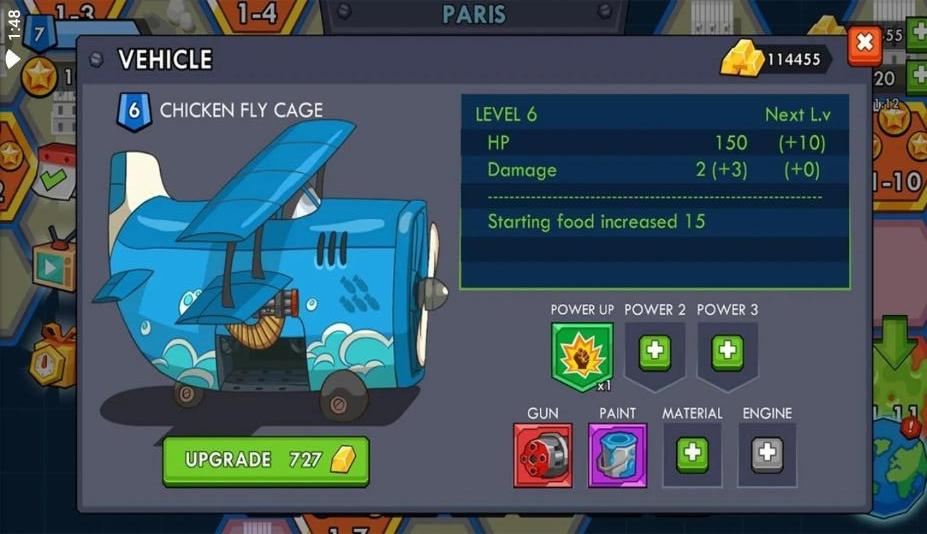Upgrade the vehicle for 727 gold
Image resolution: width=927 pixels, height=534 pixels.
pyautogui.click(x=266, y=460)
